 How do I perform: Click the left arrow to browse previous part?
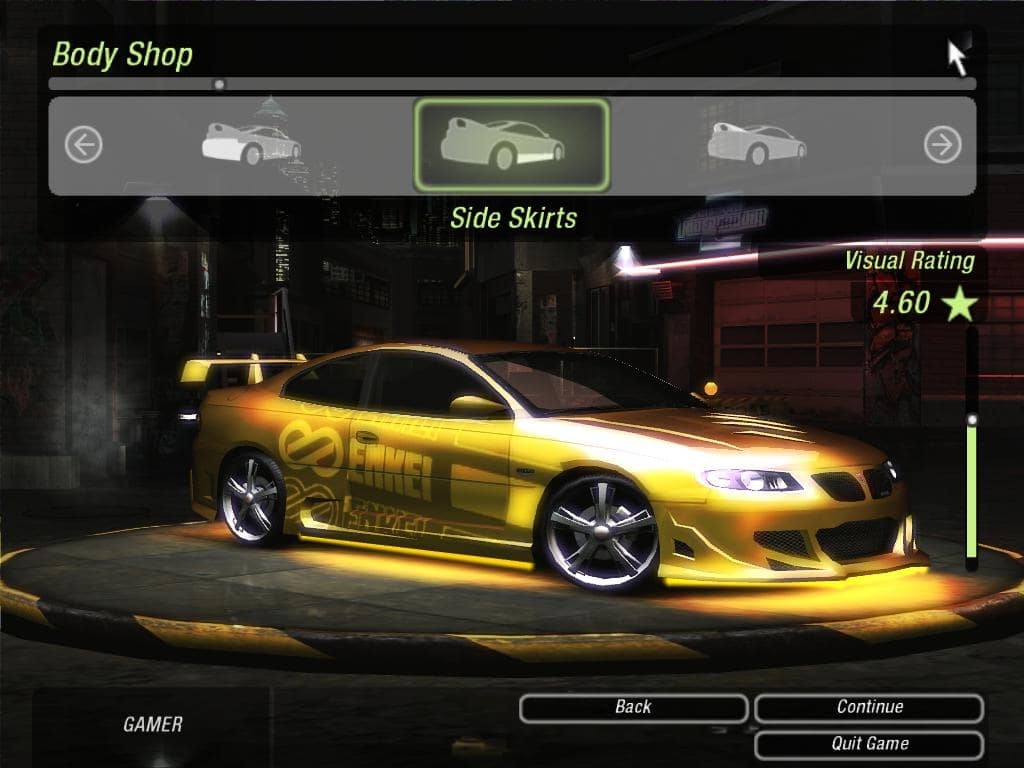84,146
